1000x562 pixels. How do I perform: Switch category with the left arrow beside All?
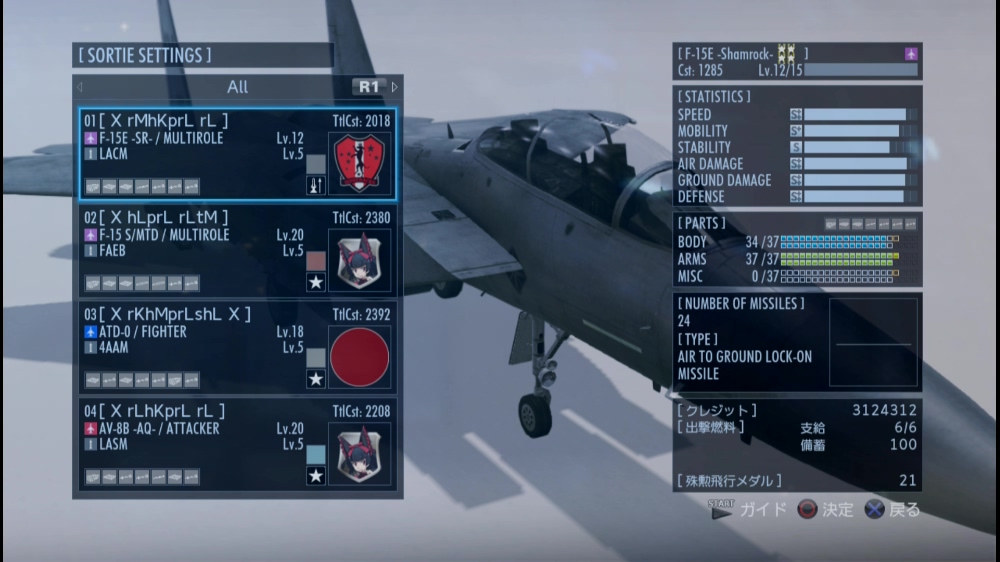[80, 87]
